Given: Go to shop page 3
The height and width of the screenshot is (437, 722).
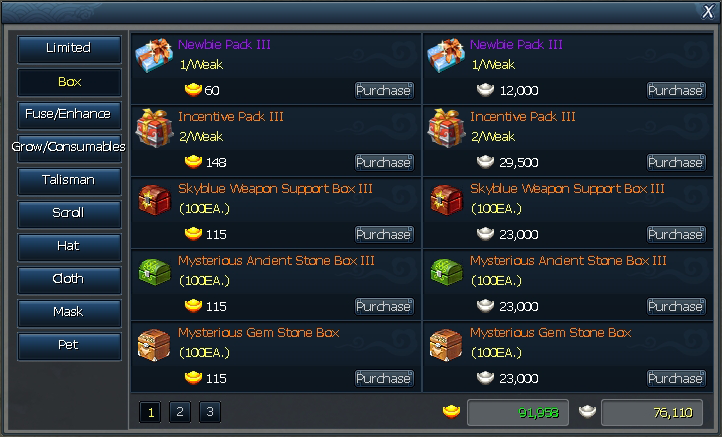Looking at the screenshot, I should pos(209,411).
